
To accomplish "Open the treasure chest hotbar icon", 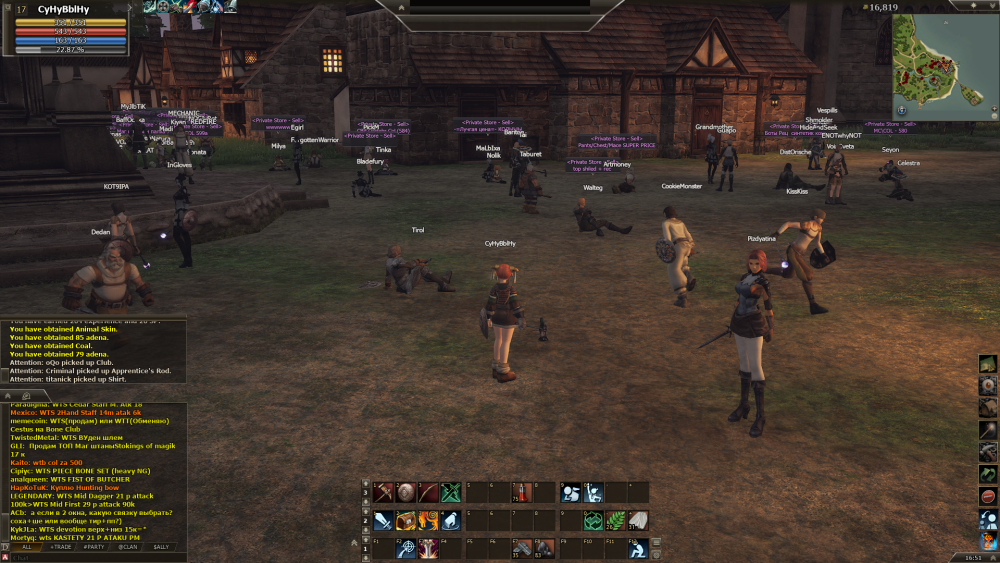I will (x=406, y=520).
